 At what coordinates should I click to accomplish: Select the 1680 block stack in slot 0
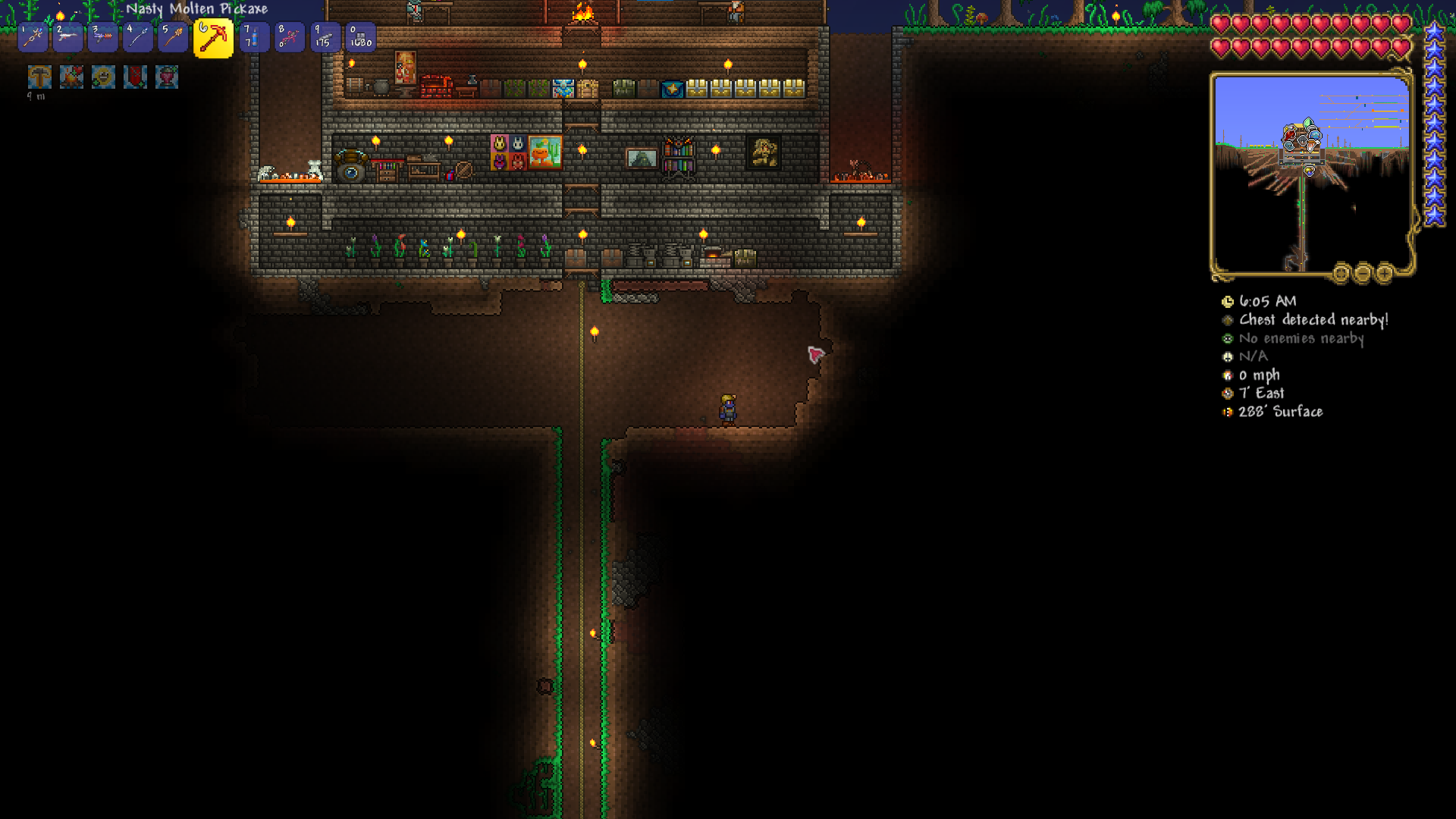360,37
